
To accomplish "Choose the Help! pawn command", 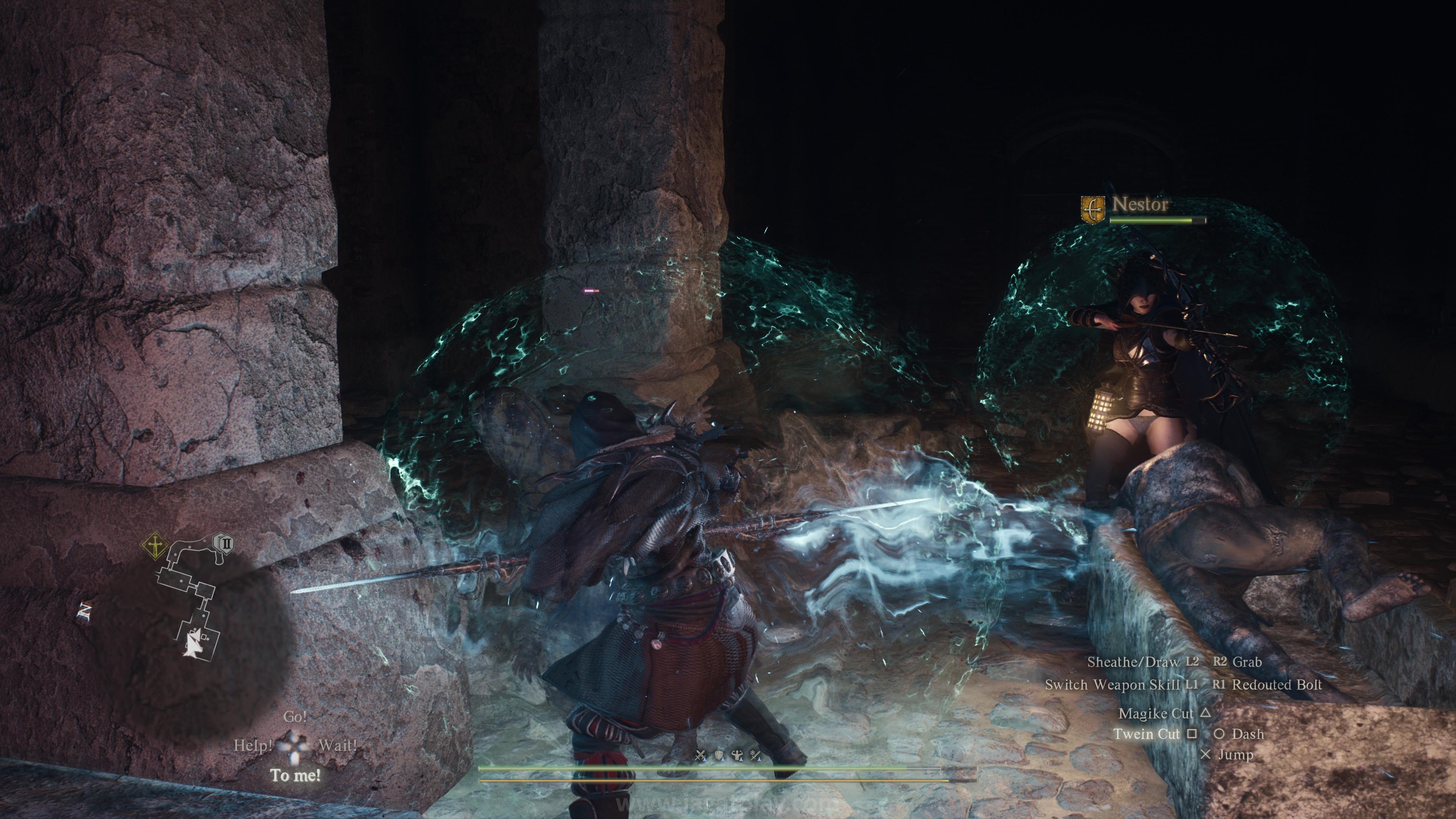I will [x=253, y=745].
